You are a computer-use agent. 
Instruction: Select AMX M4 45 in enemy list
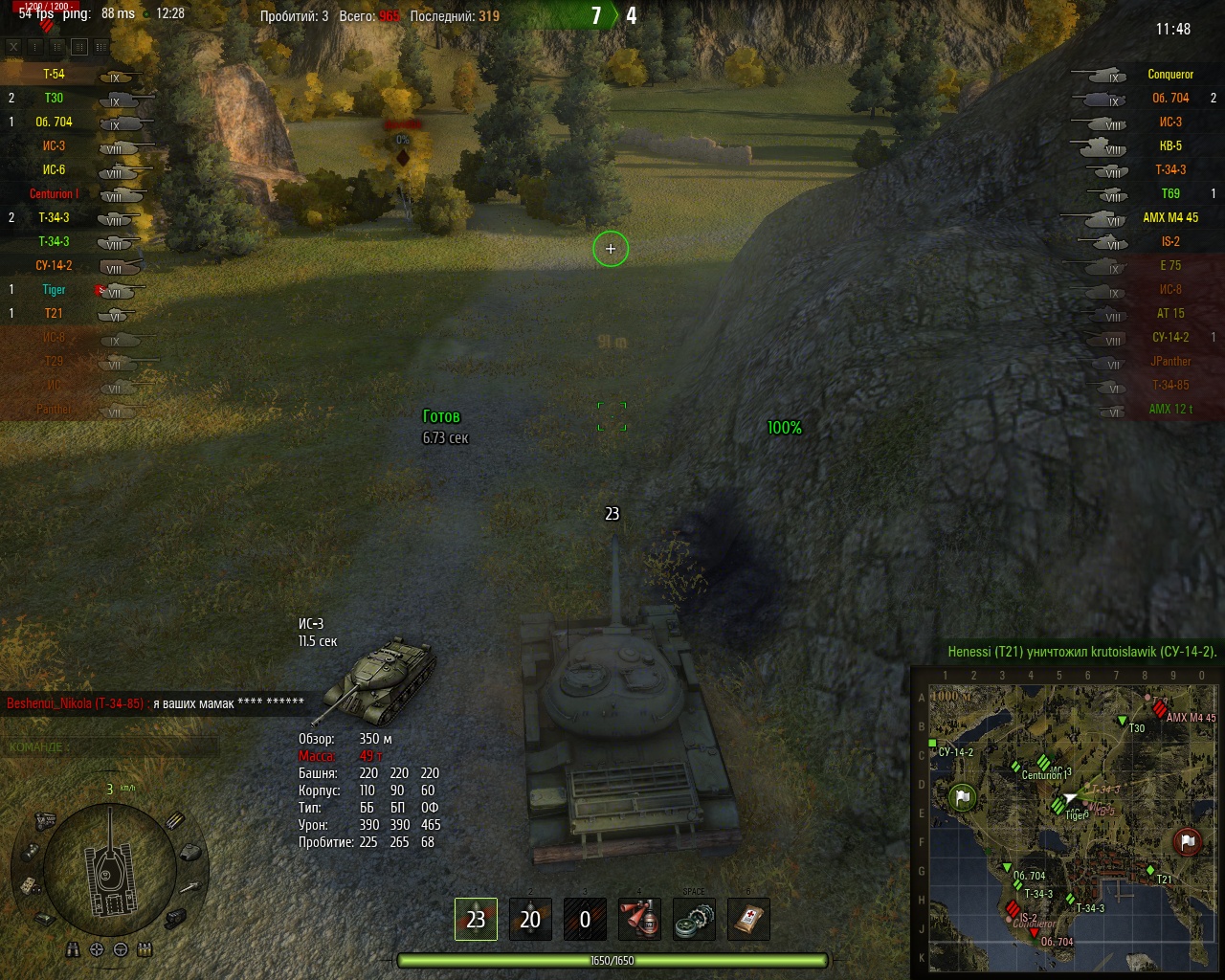pos(1169,217)
